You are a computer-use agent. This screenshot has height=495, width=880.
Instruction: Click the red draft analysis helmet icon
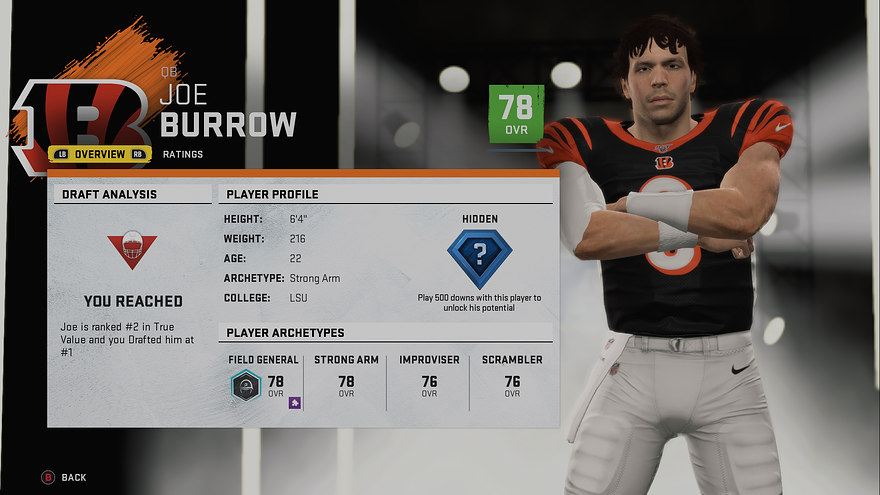(x=132, y=250)
